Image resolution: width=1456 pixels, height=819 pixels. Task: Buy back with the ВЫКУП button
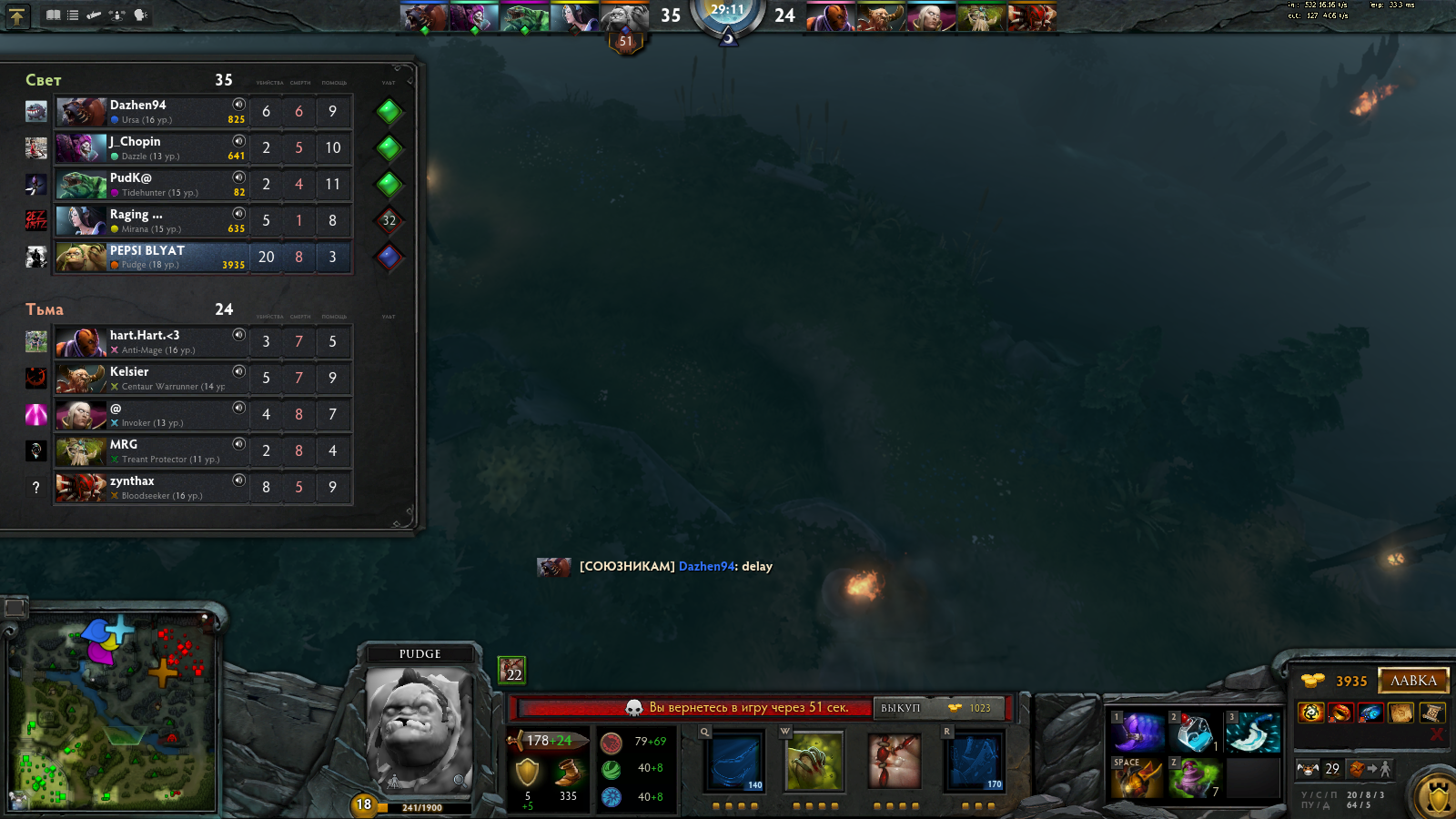(x=938, y=708)
